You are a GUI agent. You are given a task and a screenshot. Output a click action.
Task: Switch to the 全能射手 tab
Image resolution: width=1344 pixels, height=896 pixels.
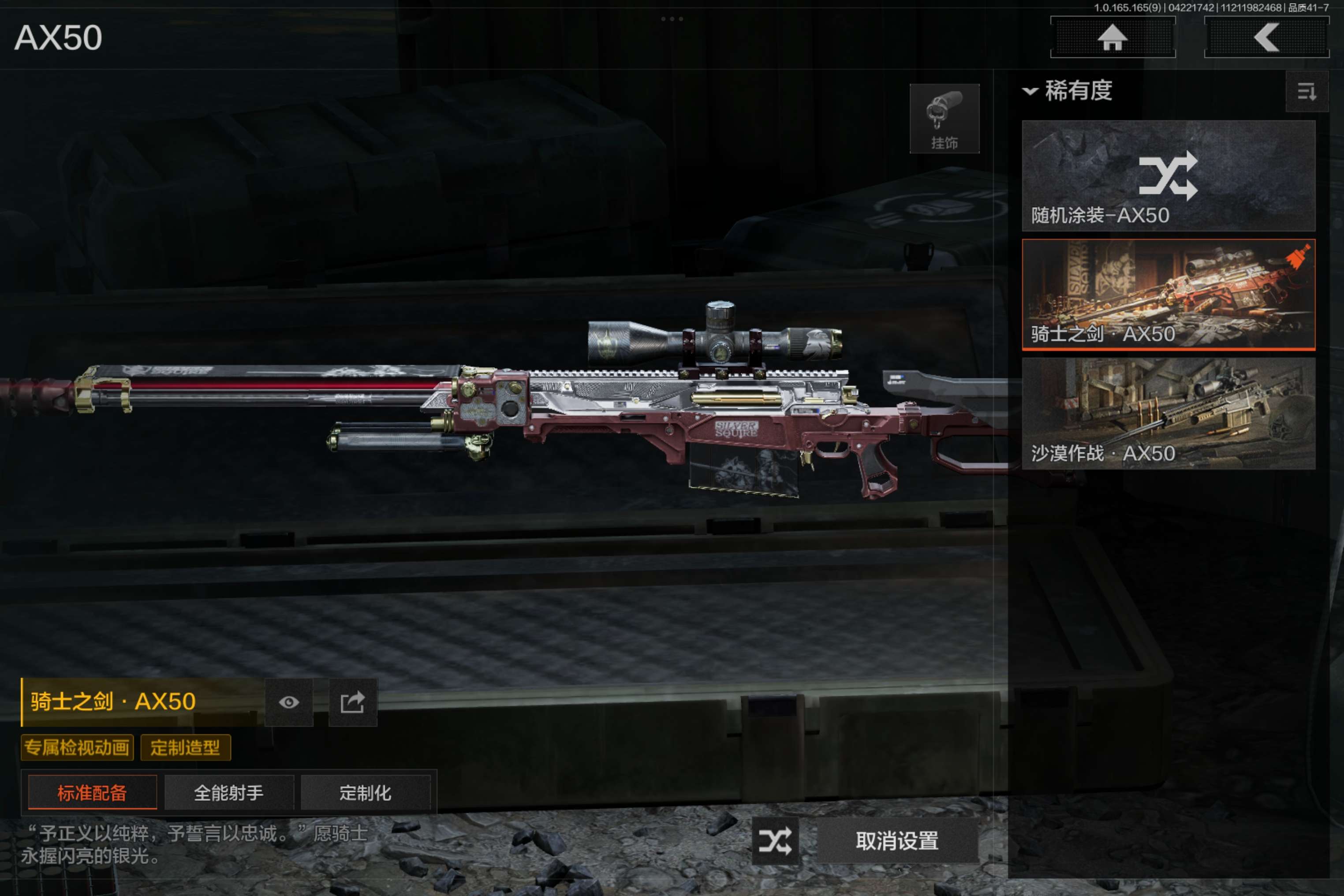228,792
